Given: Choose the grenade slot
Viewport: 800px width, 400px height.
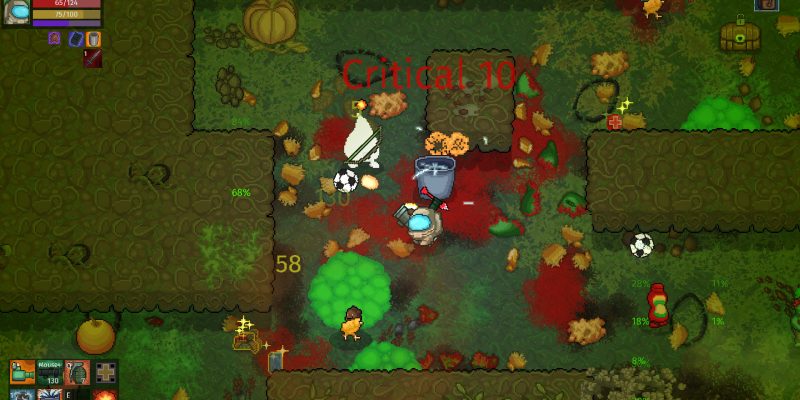Looking at the screenshot, I should pyautogui.click(x=78, y=373).
